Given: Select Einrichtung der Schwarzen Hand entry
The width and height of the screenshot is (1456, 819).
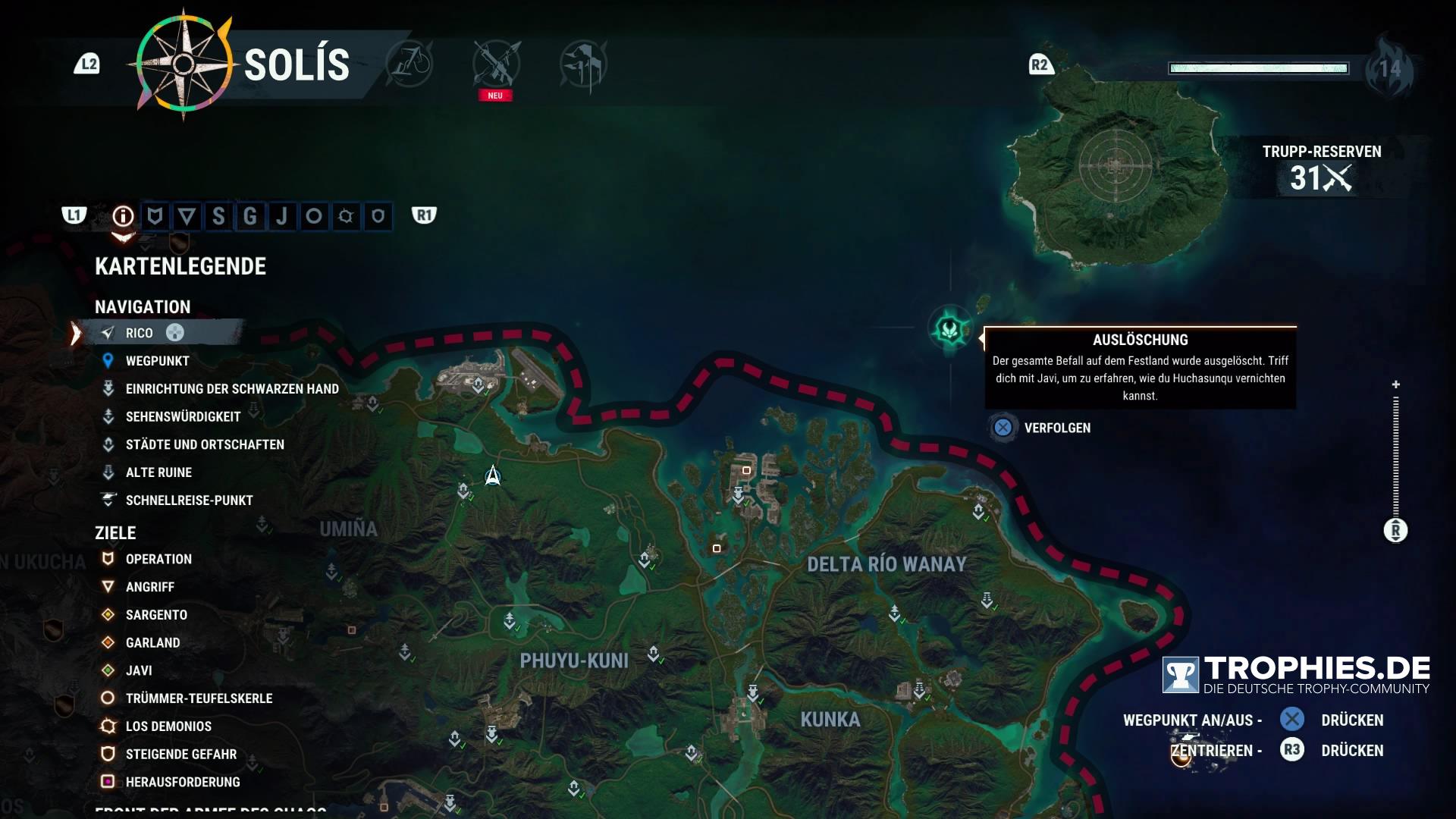Looking at the screenshot, I should pyautogui.click(x=231, y=389).
